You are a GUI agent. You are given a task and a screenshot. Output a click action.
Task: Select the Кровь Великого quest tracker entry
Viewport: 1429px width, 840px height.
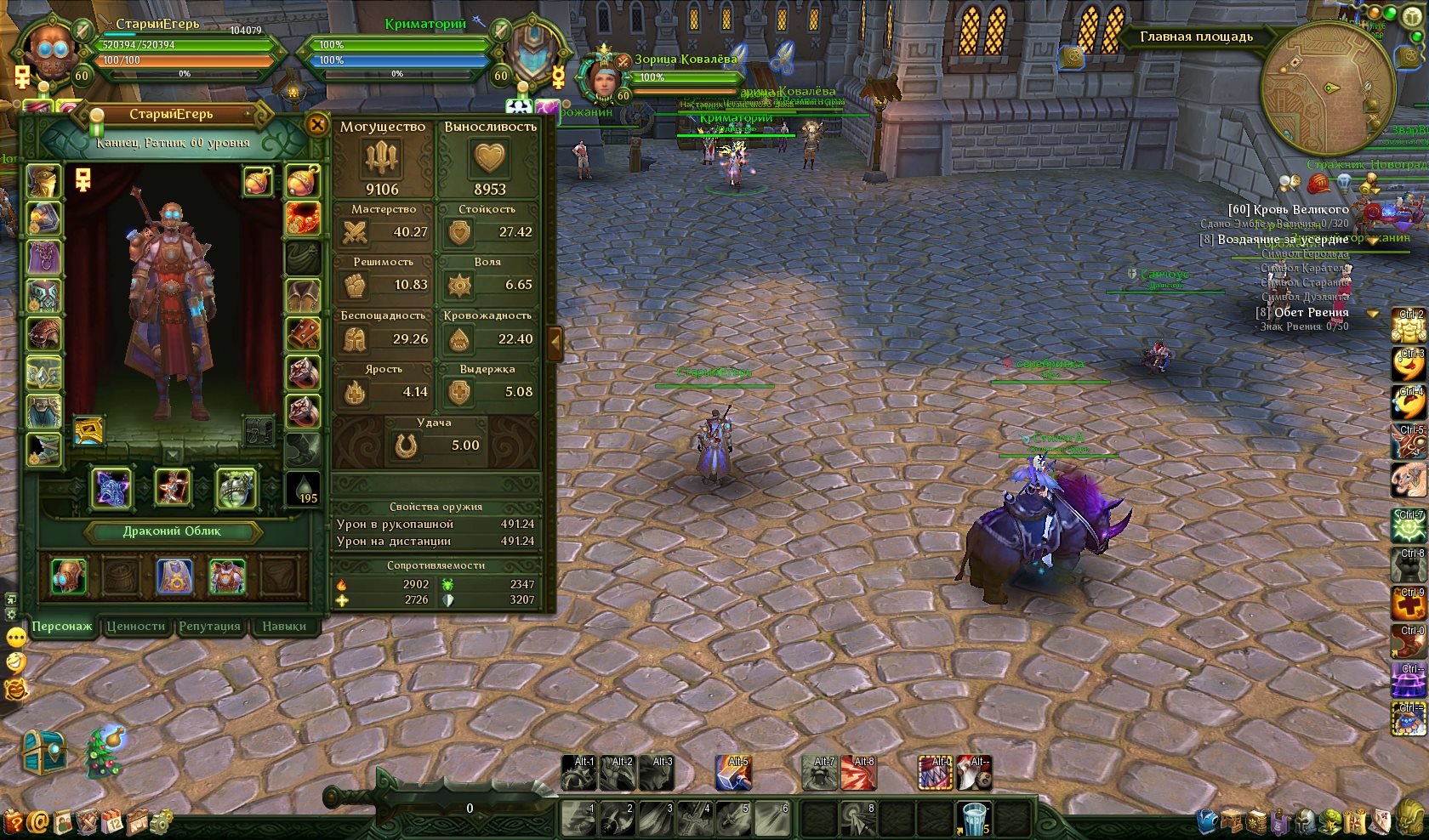tap(1288, 209)
